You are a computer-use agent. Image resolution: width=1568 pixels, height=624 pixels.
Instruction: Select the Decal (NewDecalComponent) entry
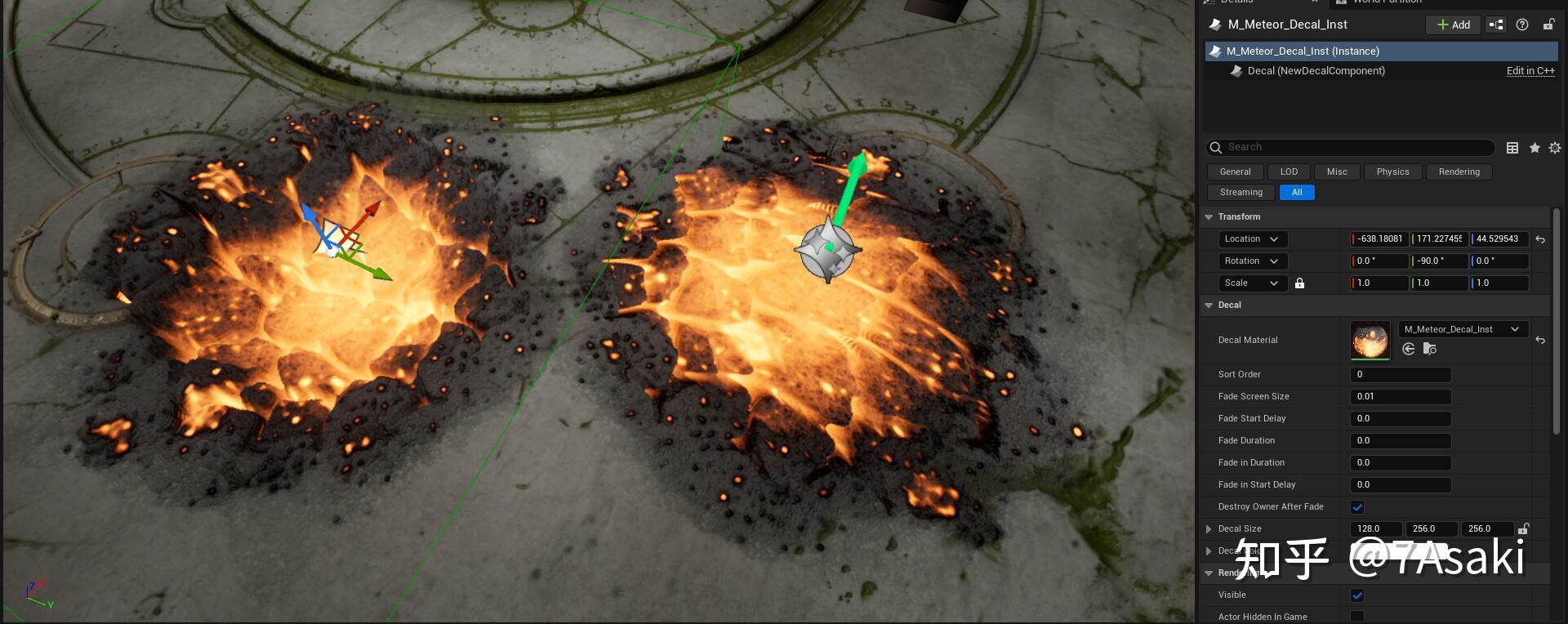tap(1316, 71)
